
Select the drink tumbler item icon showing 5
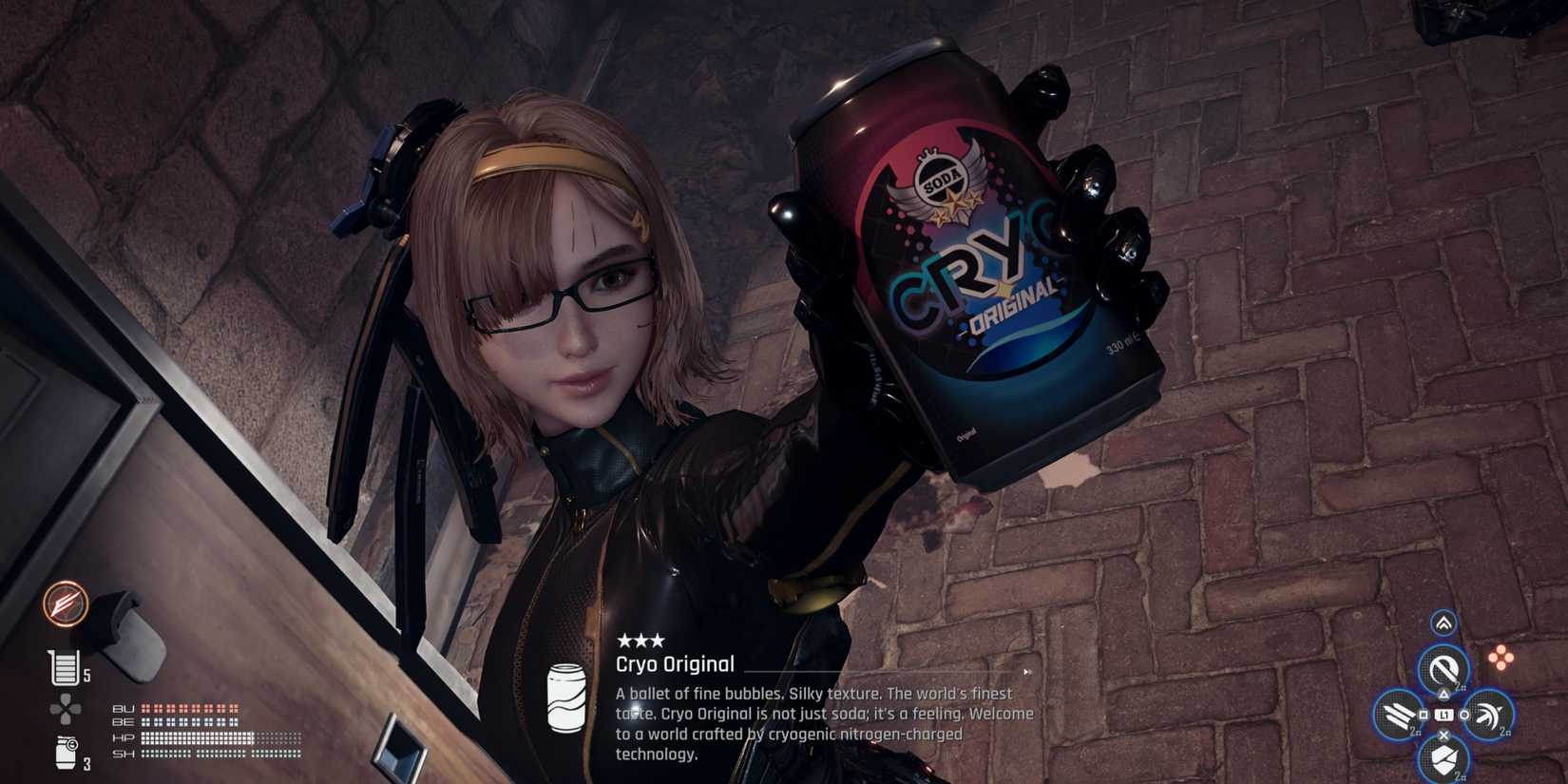67,666
